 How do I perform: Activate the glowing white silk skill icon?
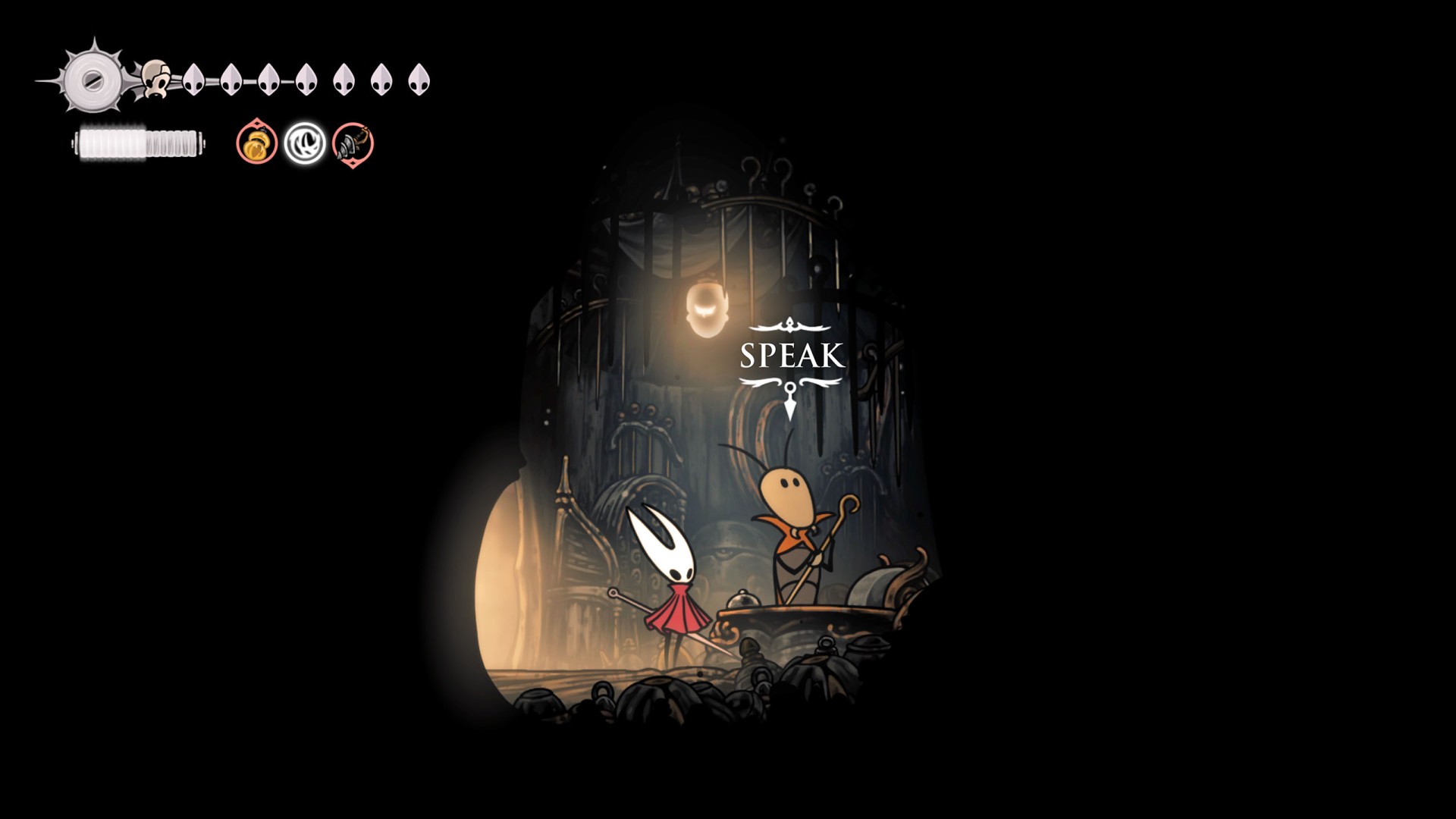[x=305, y=143]
